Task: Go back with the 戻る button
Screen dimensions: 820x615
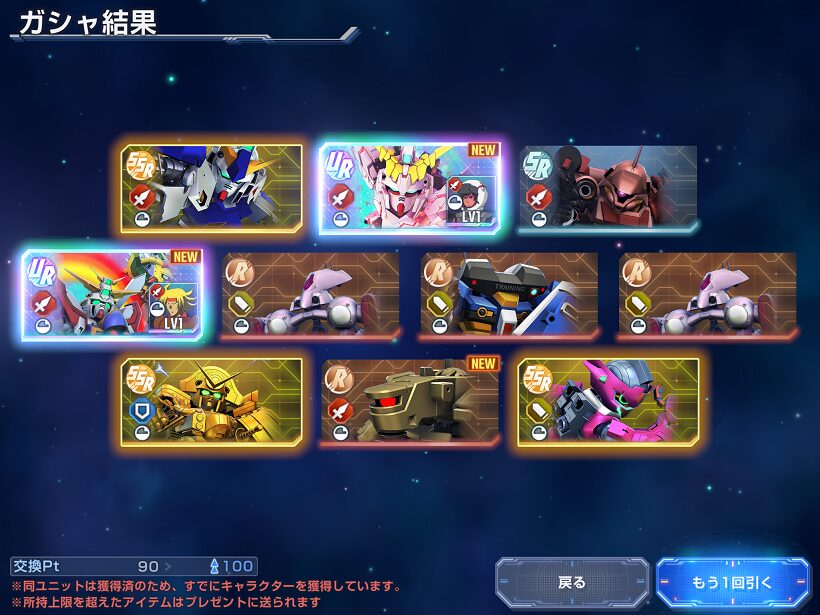Action: (571, 582)
